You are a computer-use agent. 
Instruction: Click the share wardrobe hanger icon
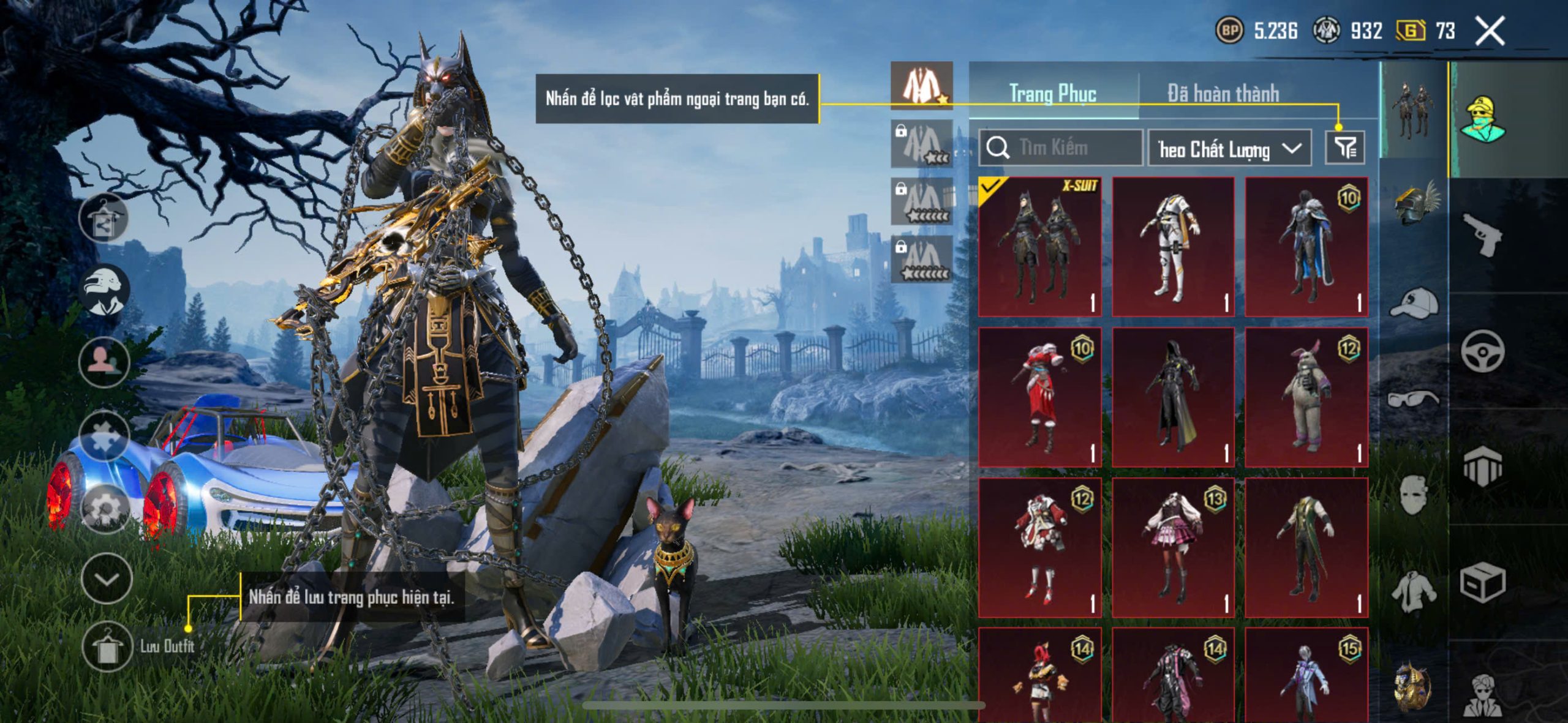click(x=104, y=219)
